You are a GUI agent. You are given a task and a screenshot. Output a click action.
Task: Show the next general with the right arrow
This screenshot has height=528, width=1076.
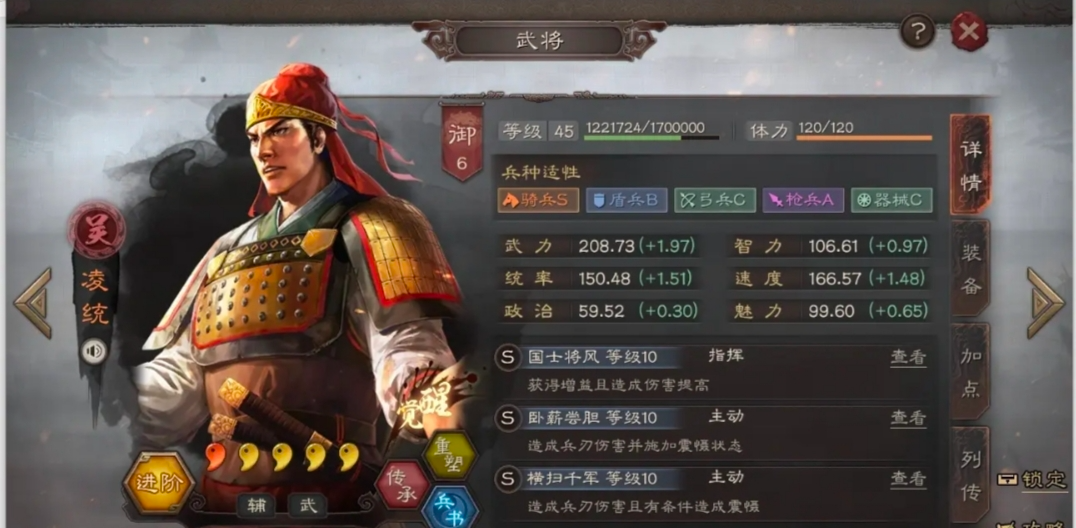pos(1045,302)
